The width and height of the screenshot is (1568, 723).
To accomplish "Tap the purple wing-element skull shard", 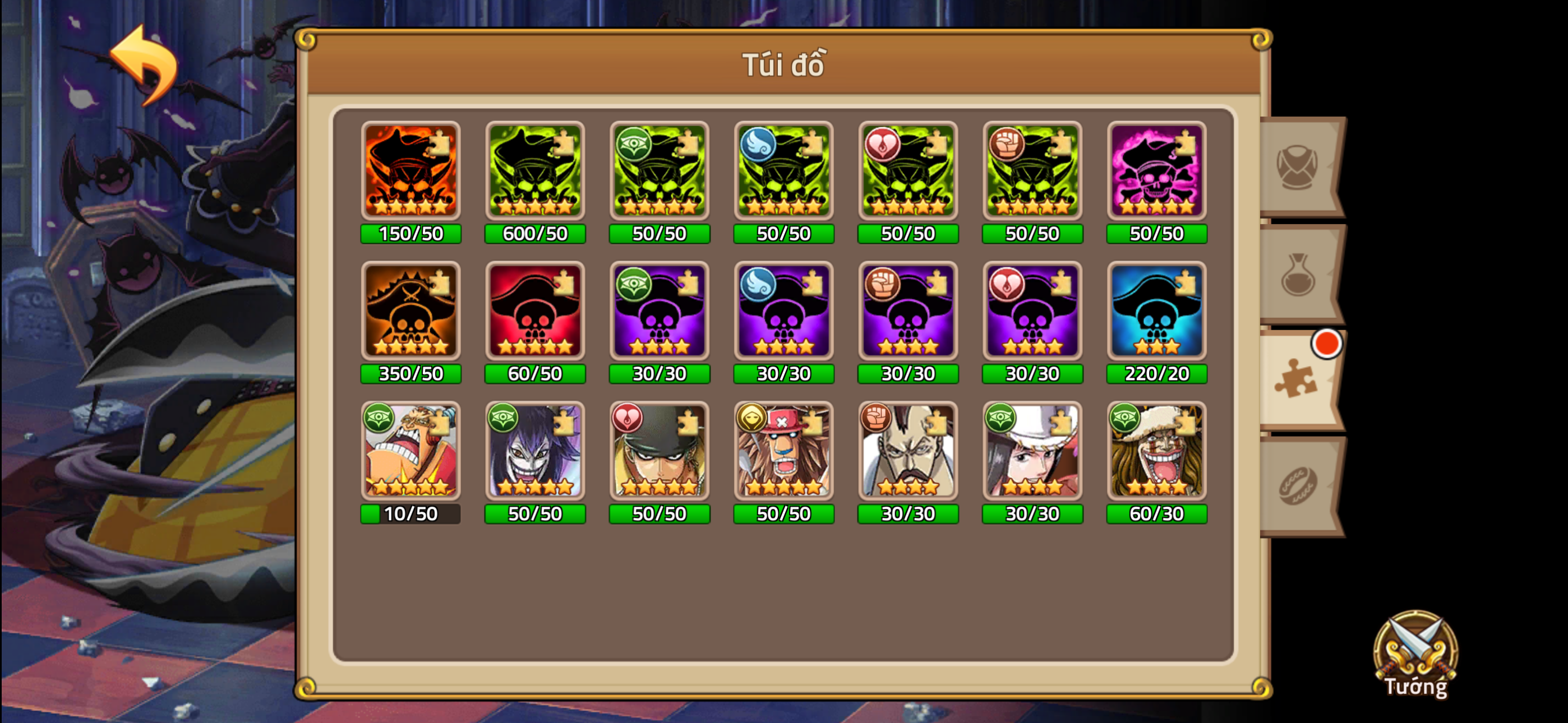I will pos(783,312).
